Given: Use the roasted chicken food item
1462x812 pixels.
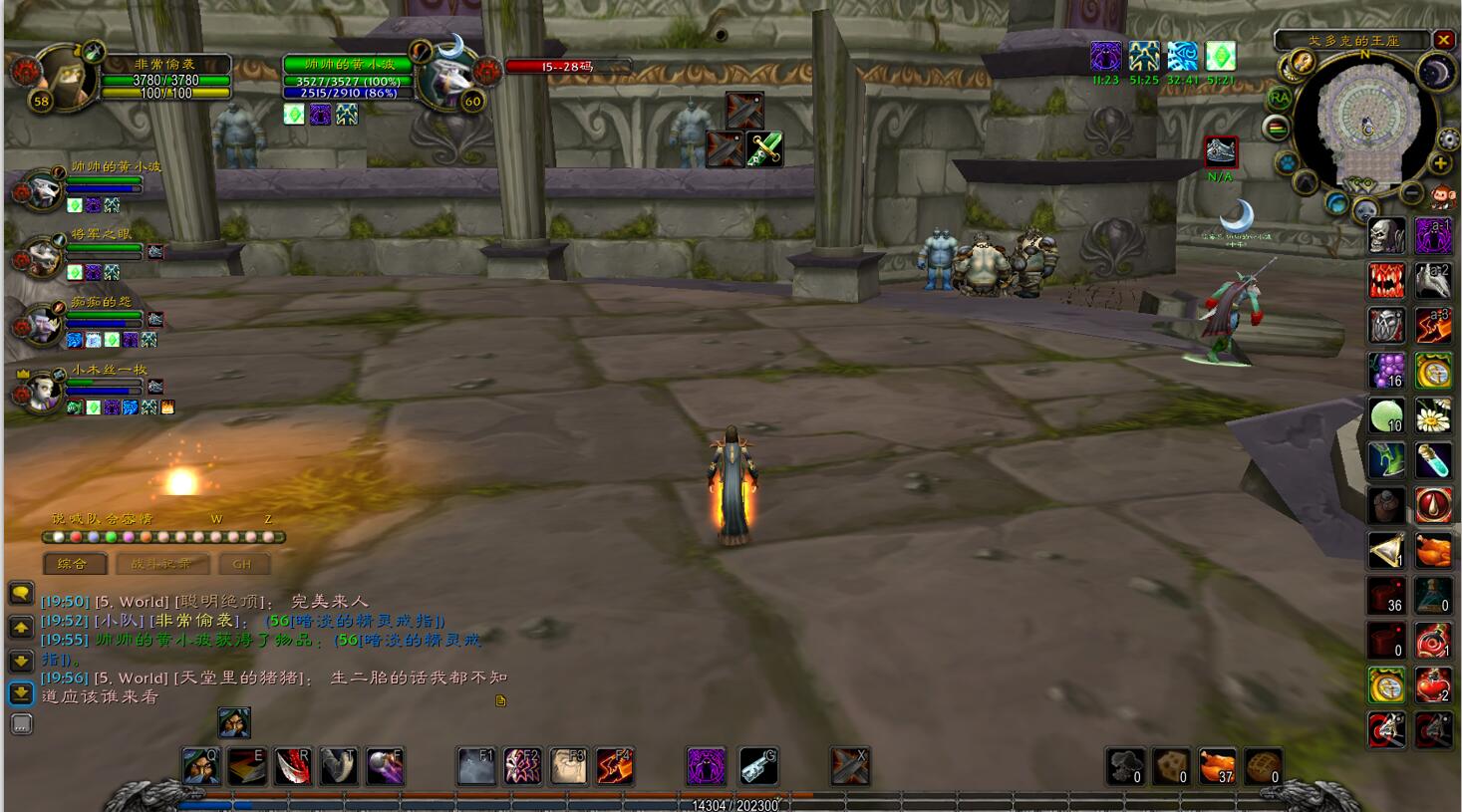Looking at the screenshot, I should tap(1434, 550).
